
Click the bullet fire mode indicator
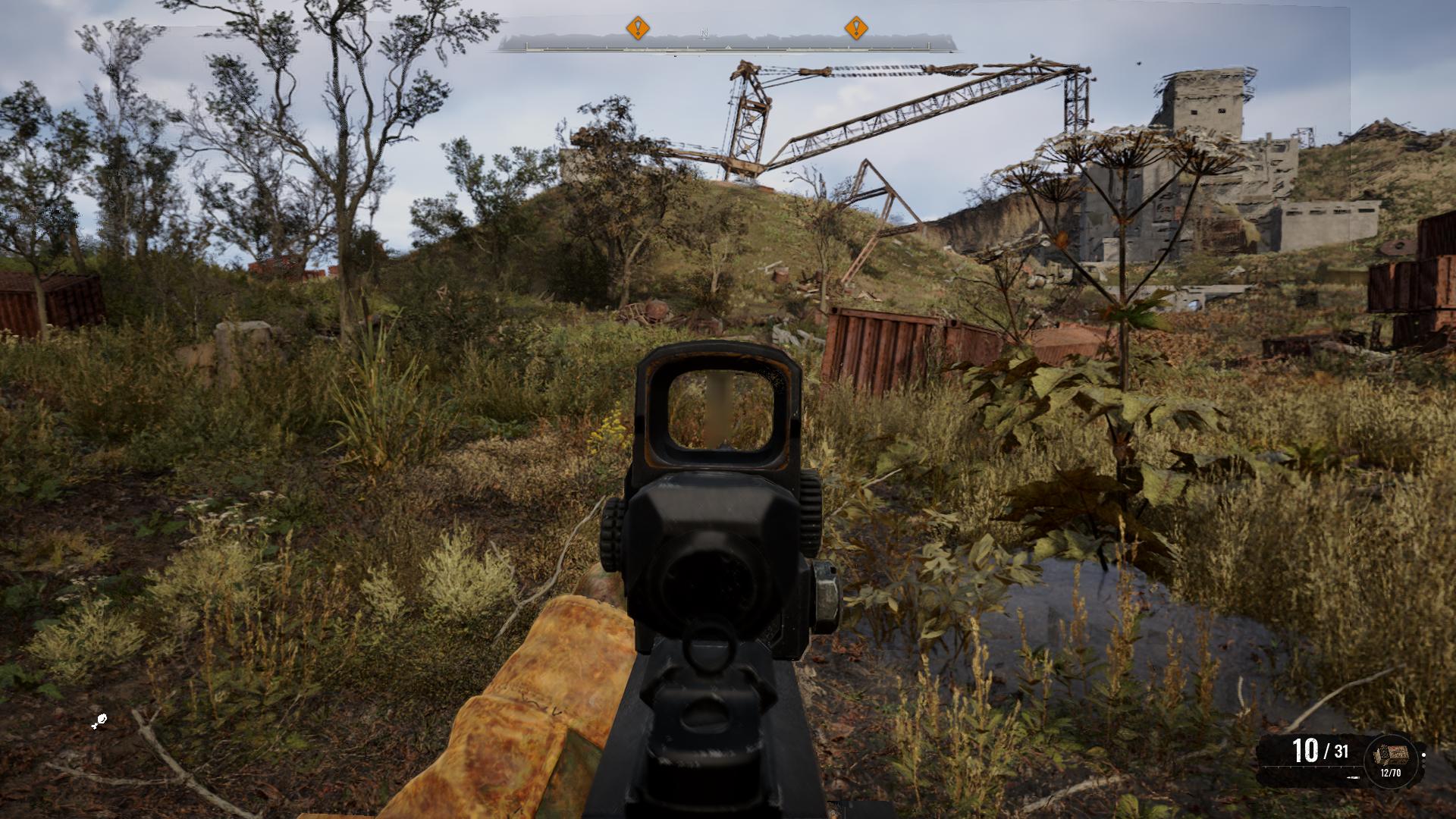click(x=1353, y=777)
